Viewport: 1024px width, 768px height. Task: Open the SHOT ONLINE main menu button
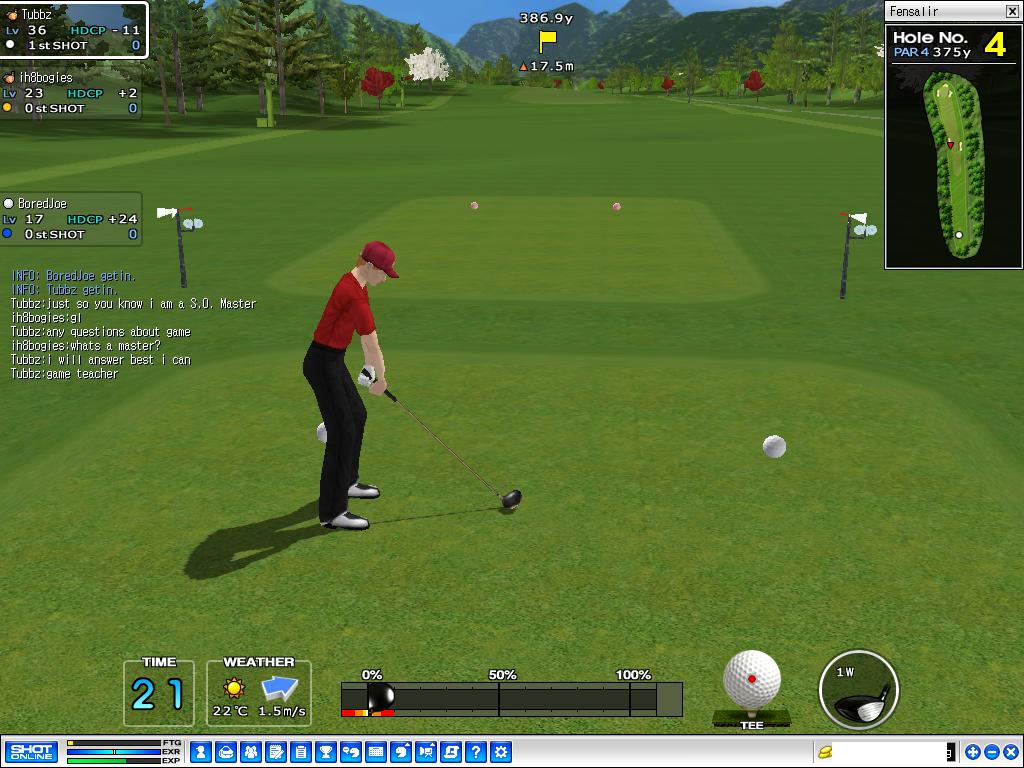point(31,751)
